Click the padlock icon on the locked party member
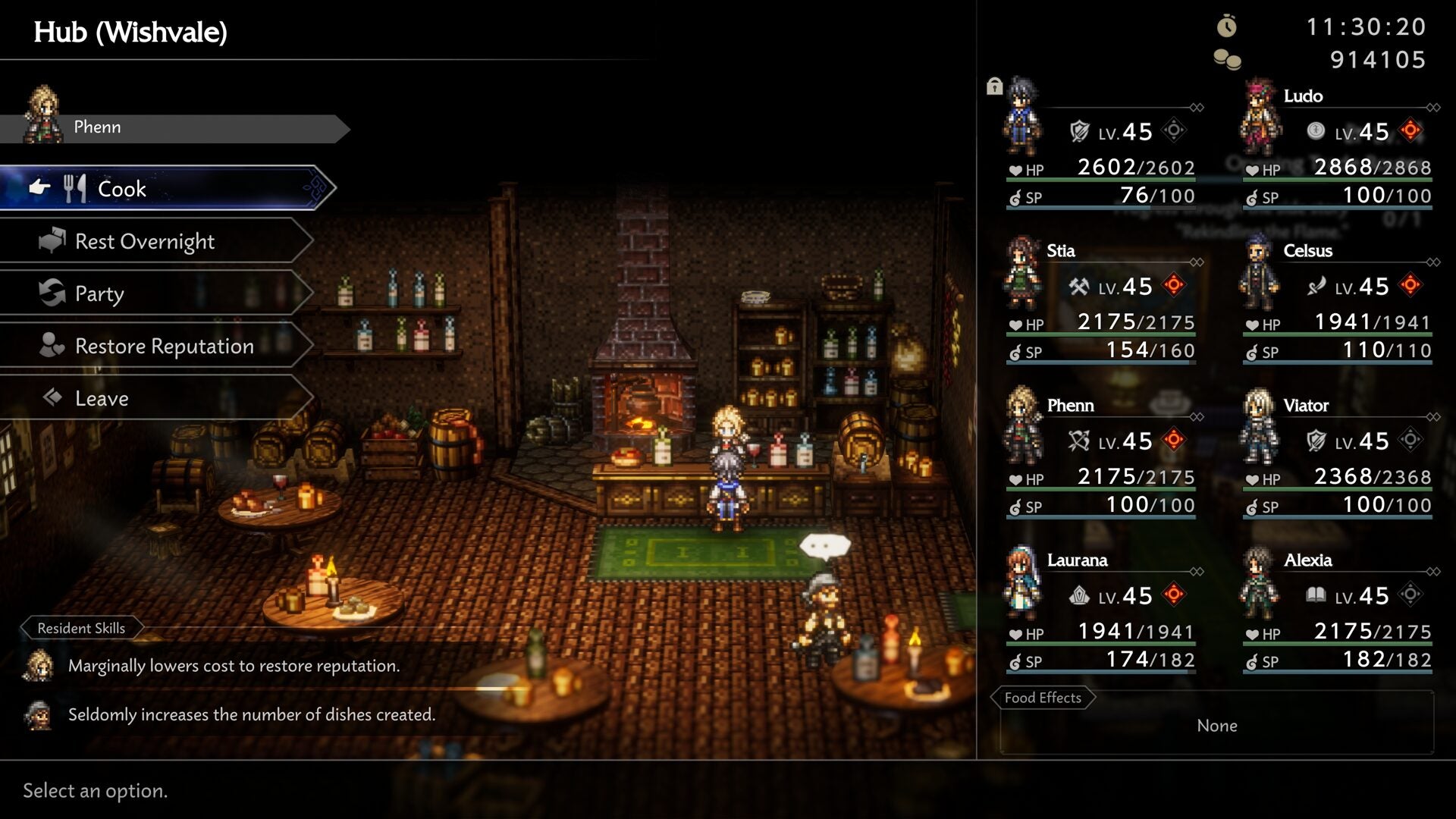The height and width of the screenshot is (819, 1456). point(995,86)
